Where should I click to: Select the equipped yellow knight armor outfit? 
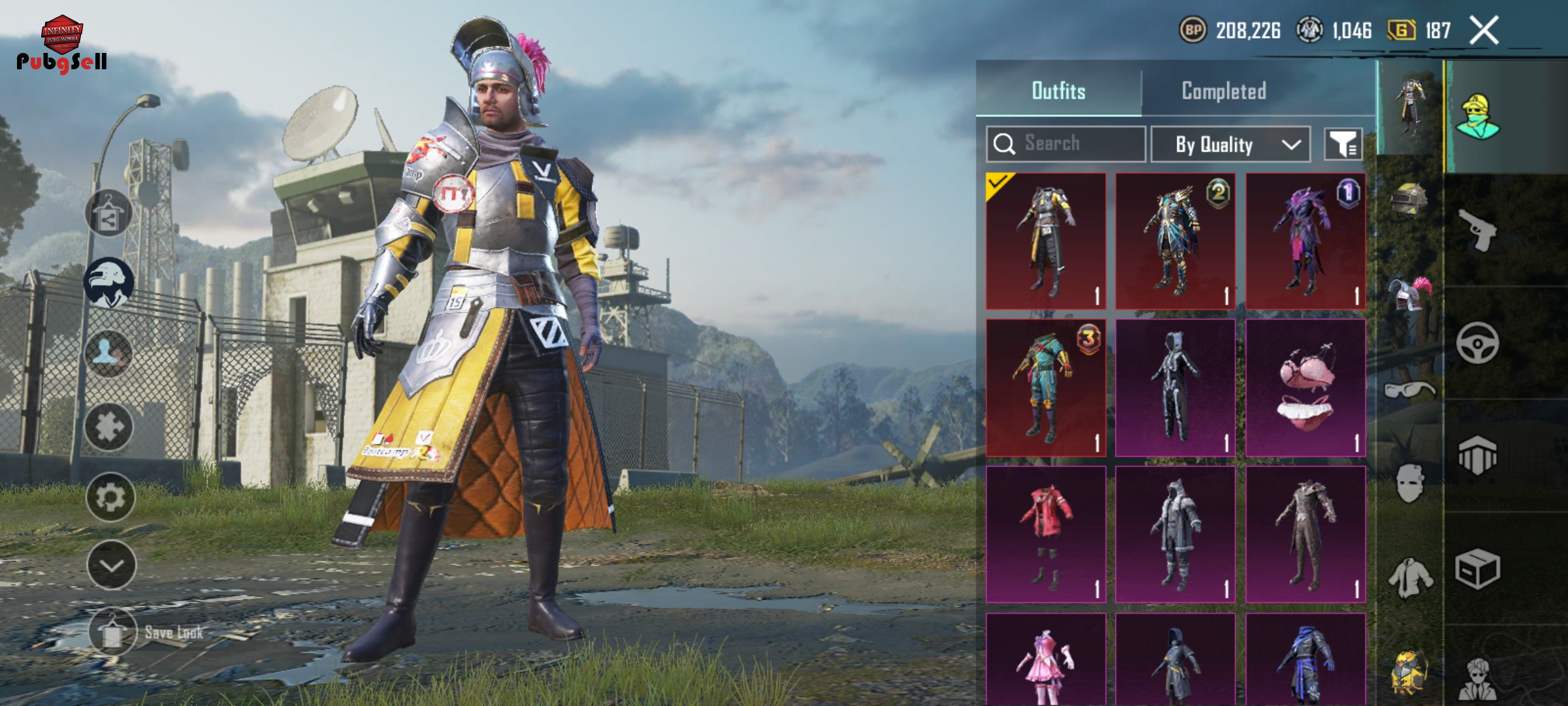(1046, 241)
